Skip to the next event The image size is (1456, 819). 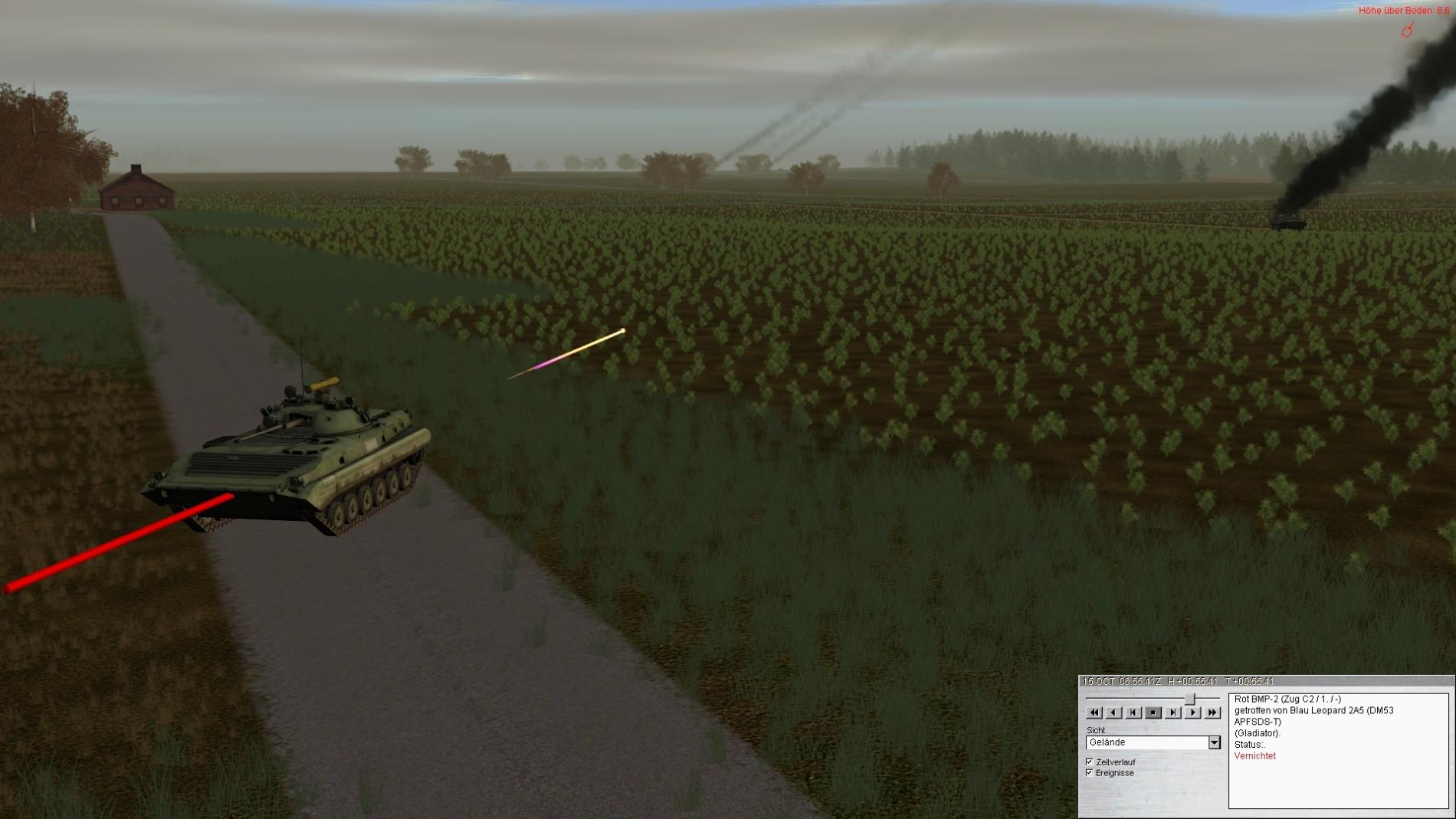1172,713
